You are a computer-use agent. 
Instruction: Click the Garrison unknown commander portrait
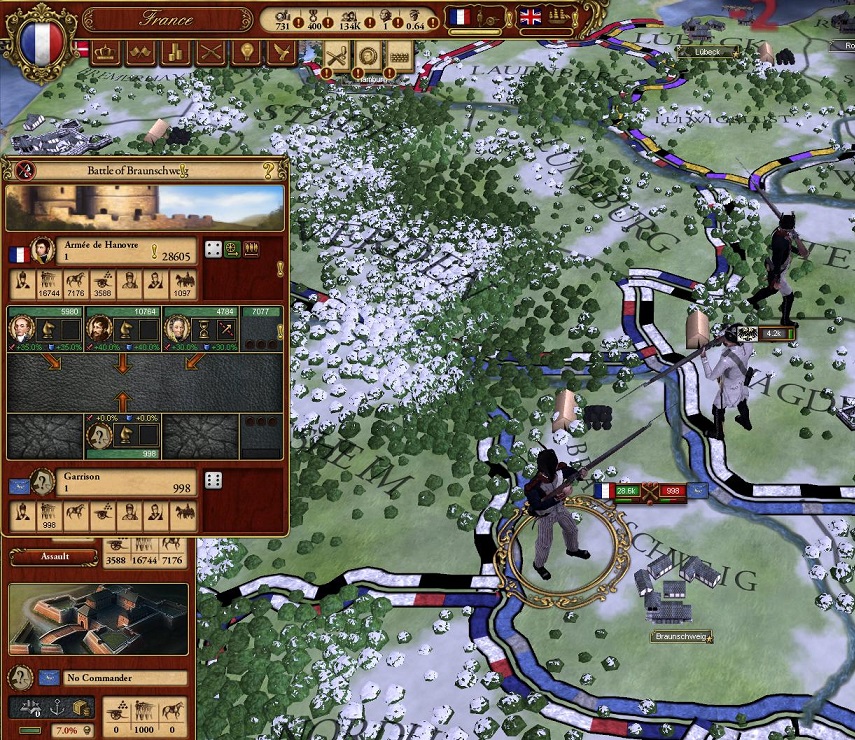tap(42, 482)
